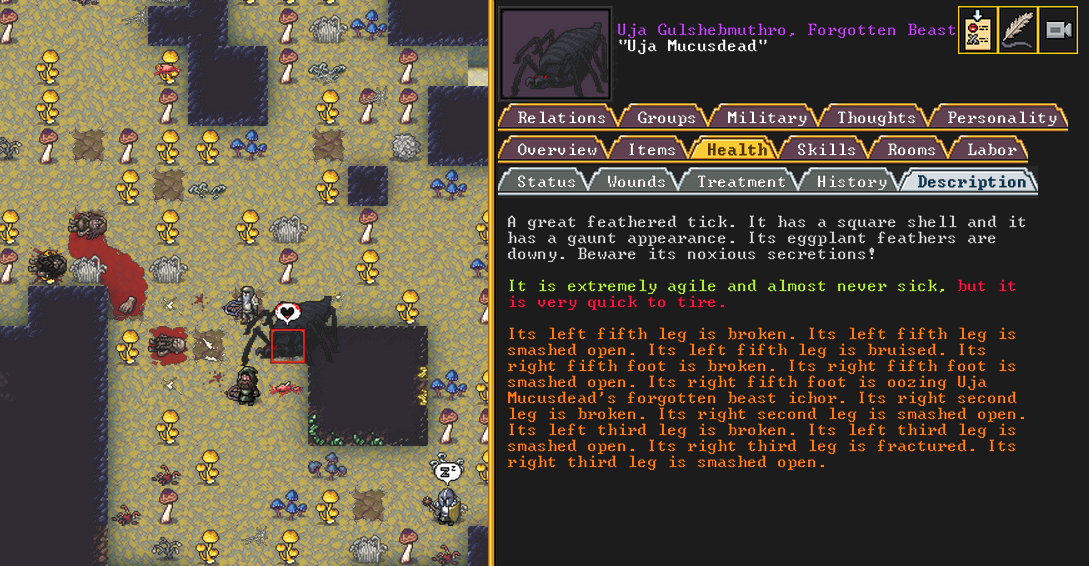
Task: Switch to the Overview tab
Action: pyautogui.click(x=557, y=150)
